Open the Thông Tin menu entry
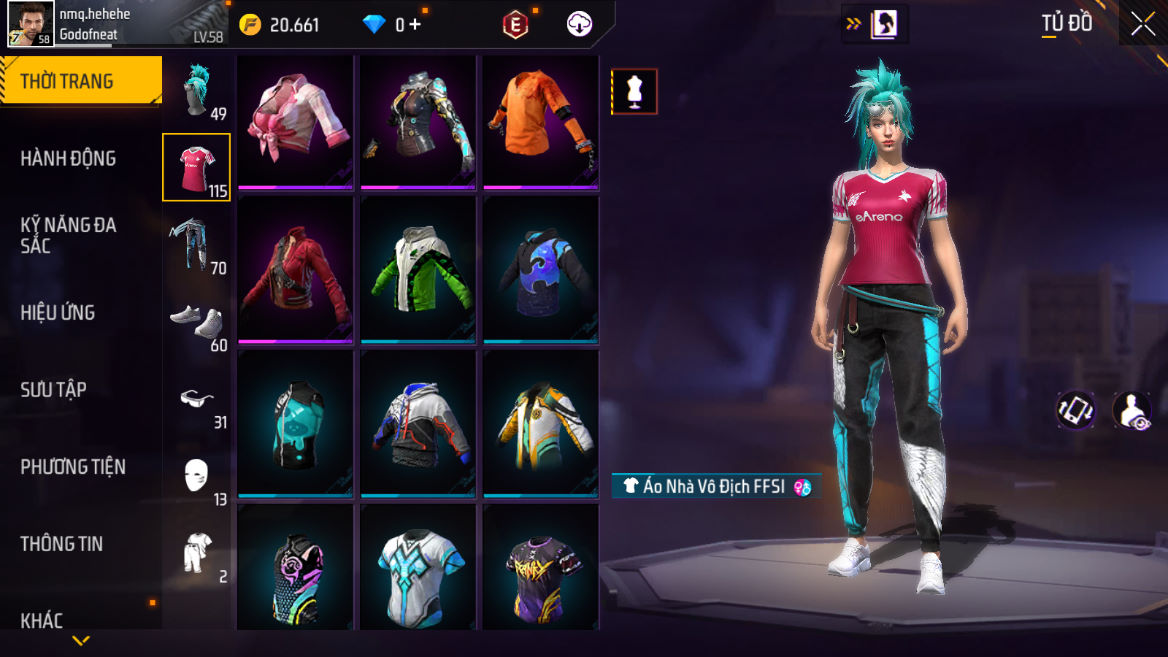The width and height of the screenshot is (1168, 657). pyautogui.click(x=62, y=544)
